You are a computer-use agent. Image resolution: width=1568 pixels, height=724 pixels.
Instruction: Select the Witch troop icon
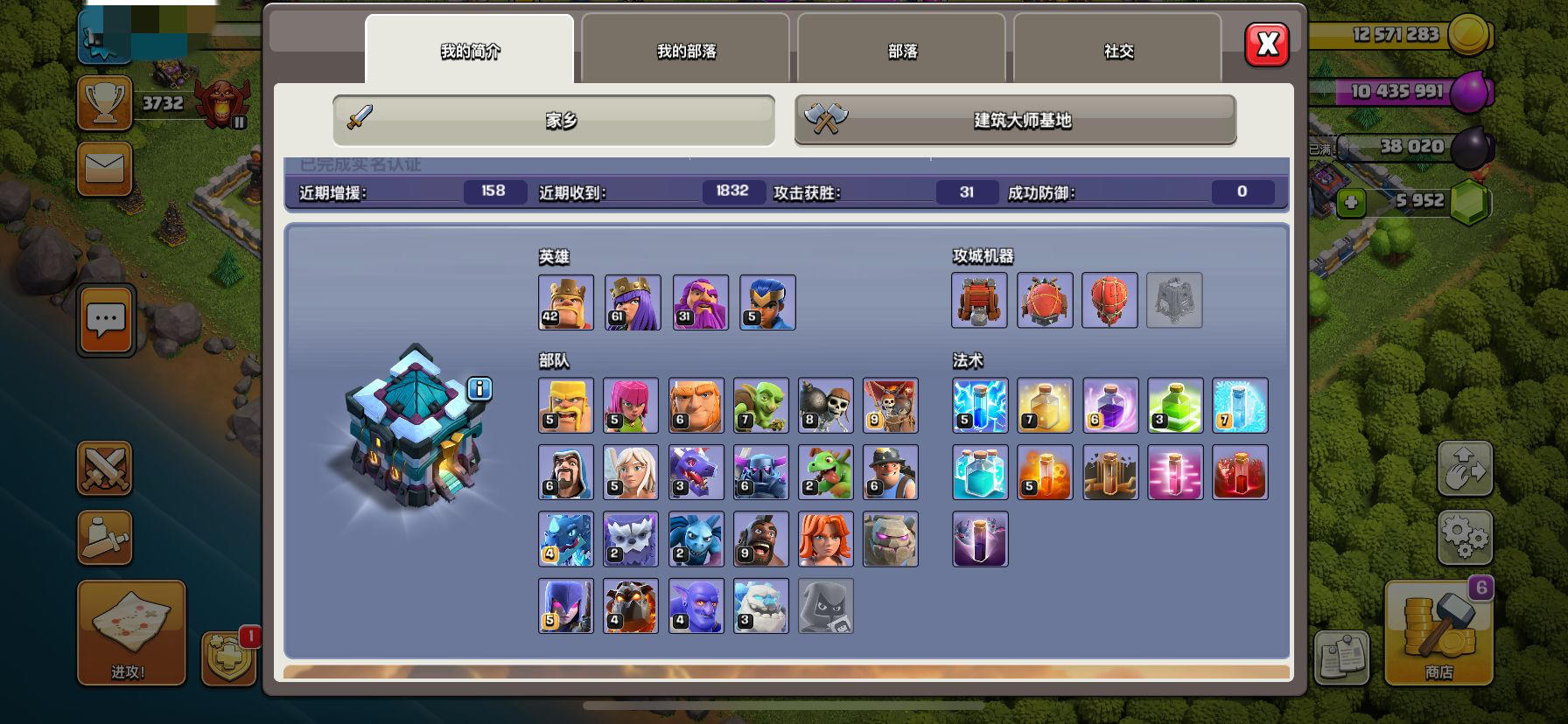tap(565, 604)
